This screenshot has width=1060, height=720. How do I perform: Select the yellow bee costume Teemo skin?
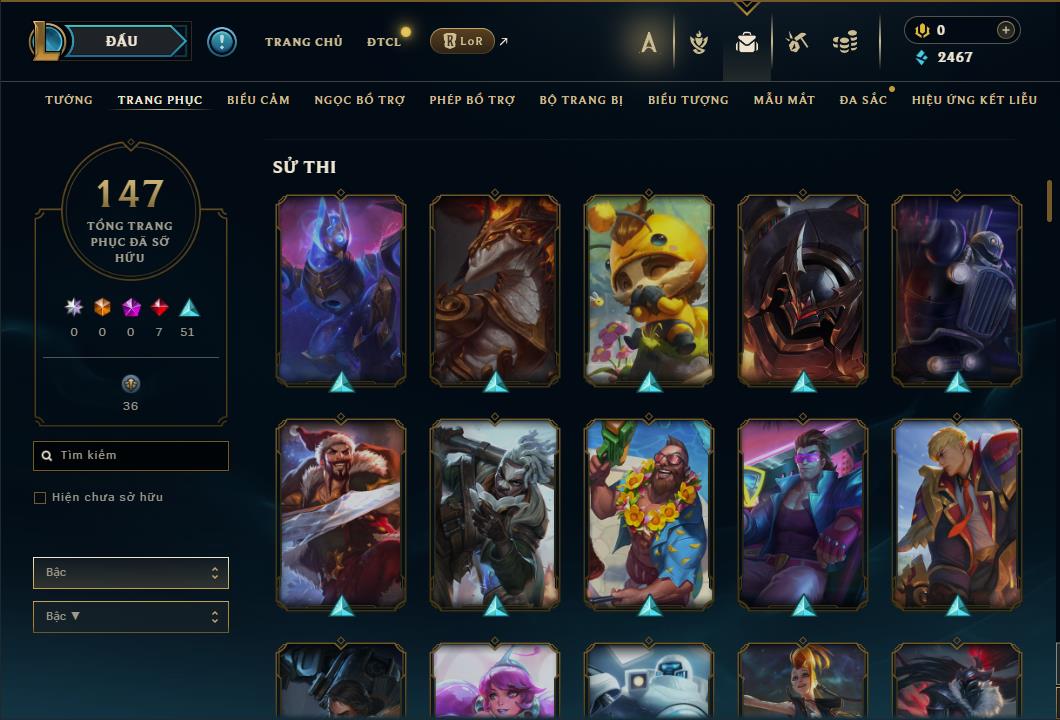click(x=649, y=289)
